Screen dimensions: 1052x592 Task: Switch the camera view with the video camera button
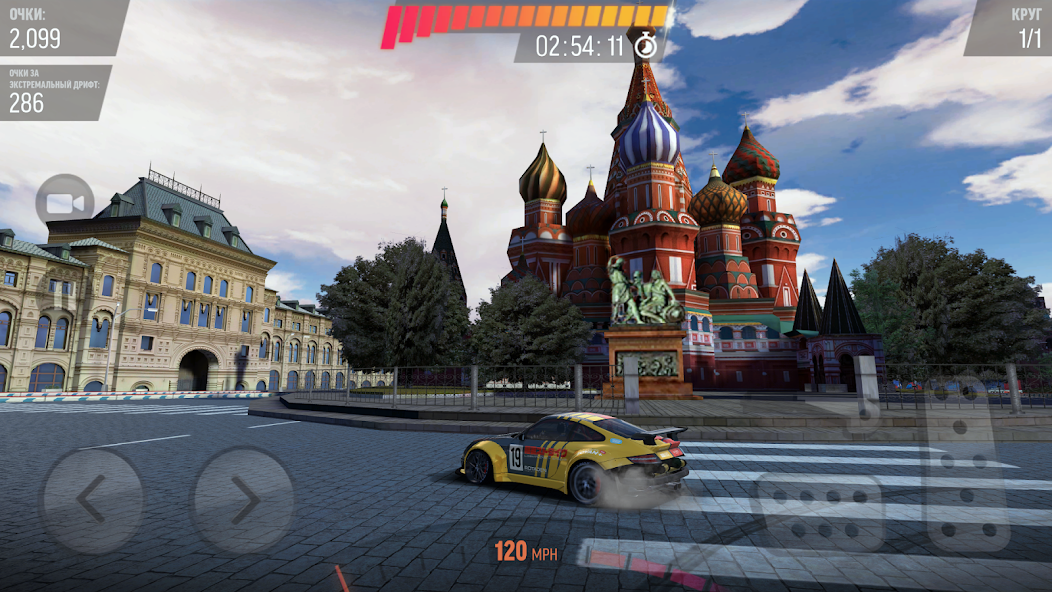click(x=65, y=203)
